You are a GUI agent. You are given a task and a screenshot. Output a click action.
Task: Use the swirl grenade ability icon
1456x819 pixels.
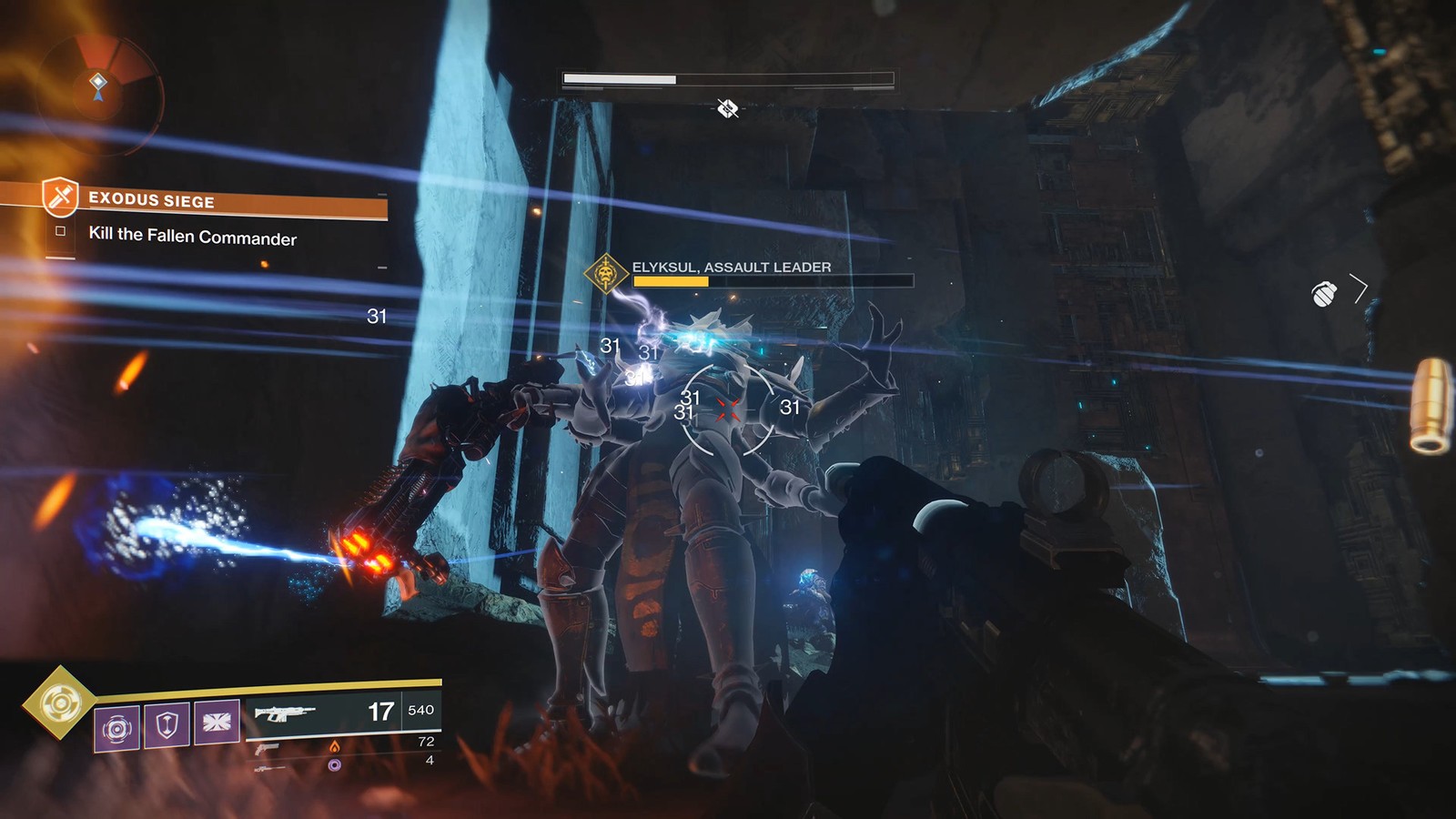[117, 727]
